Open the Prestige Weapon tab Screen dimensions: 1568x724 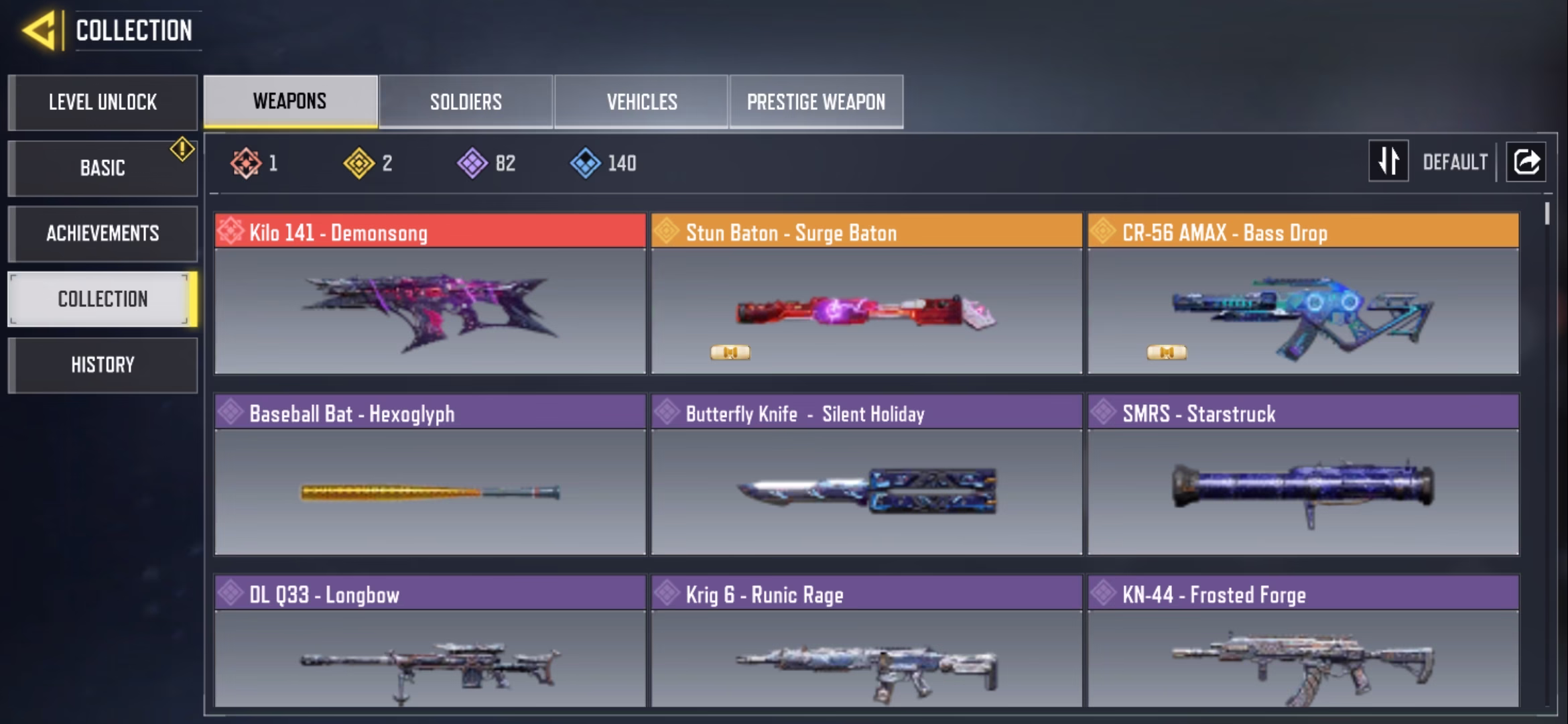[815, 102]
